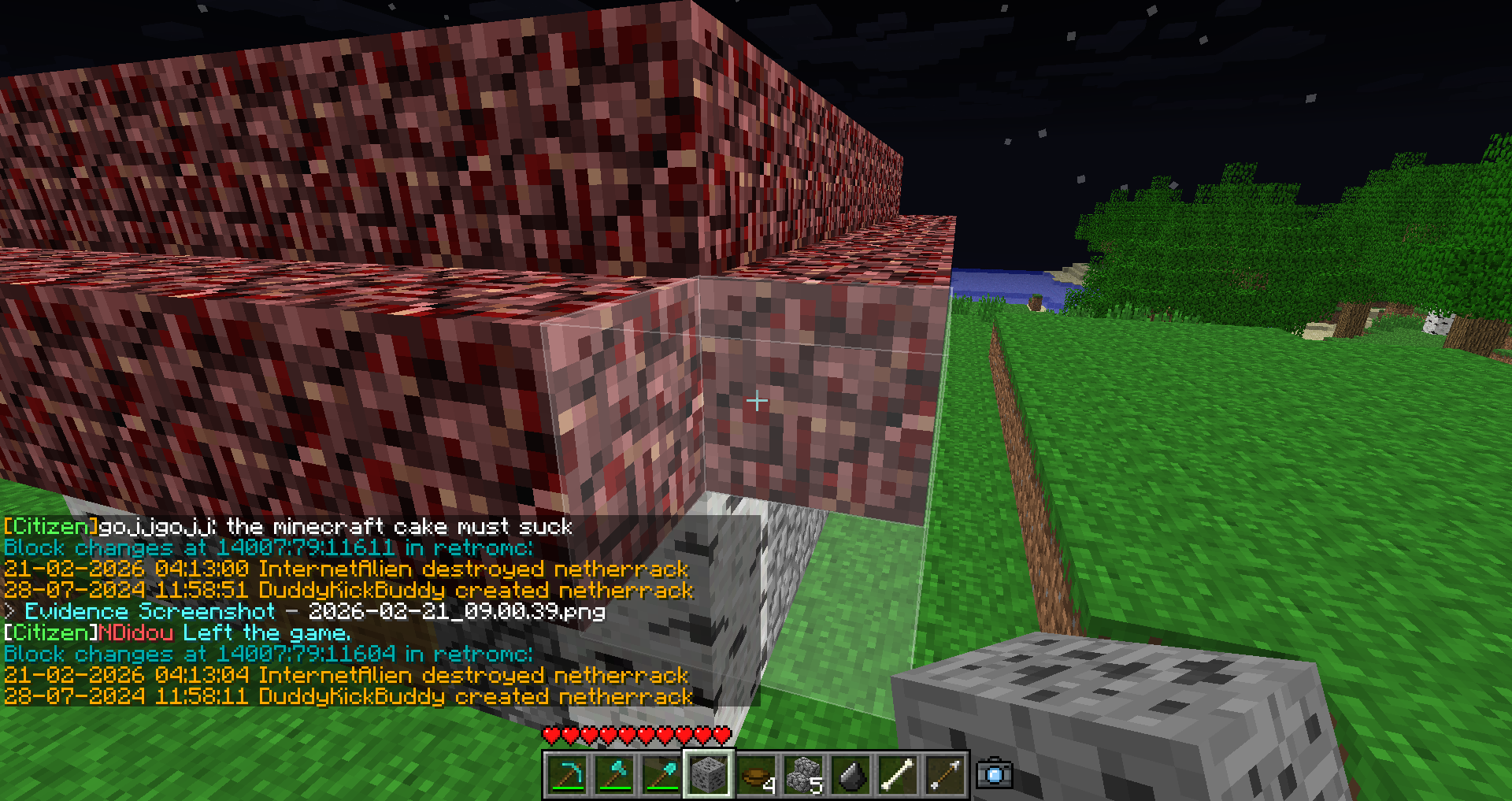Select the mushroom stew bowl slot
This screenshot has width=1512, height=801.
[756, 775]
